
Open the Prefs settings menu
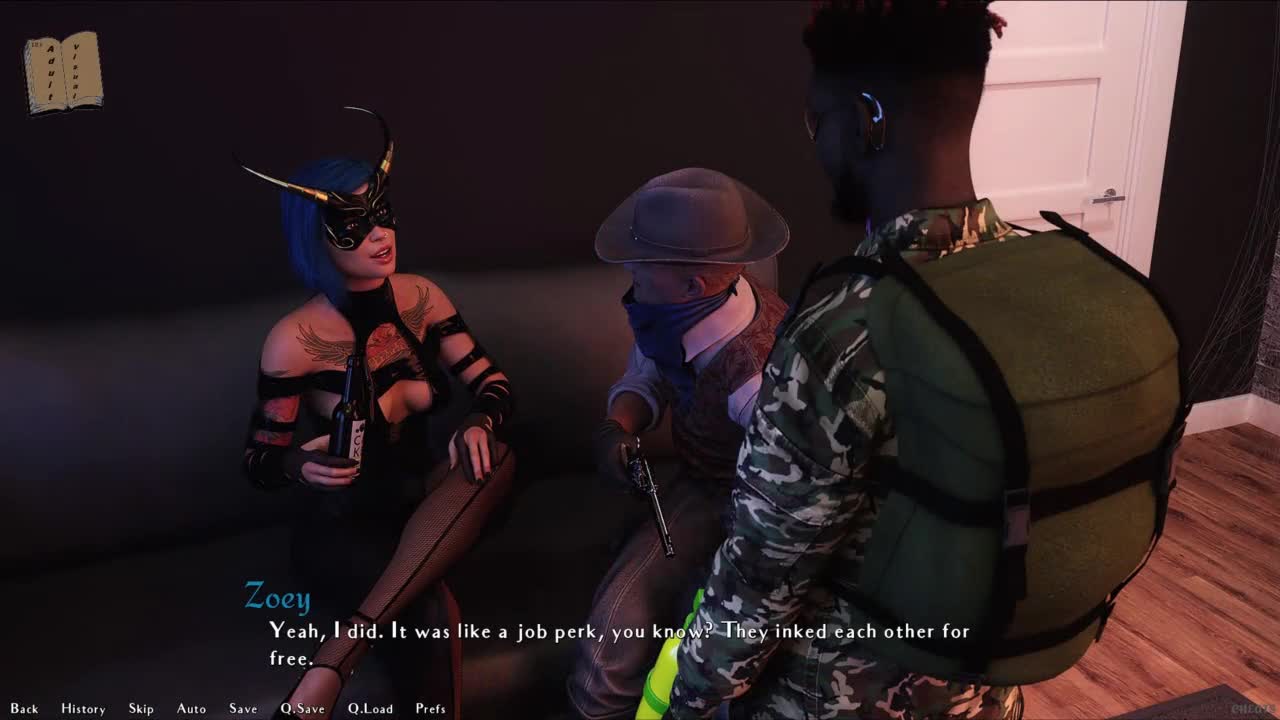pos(430,709)
